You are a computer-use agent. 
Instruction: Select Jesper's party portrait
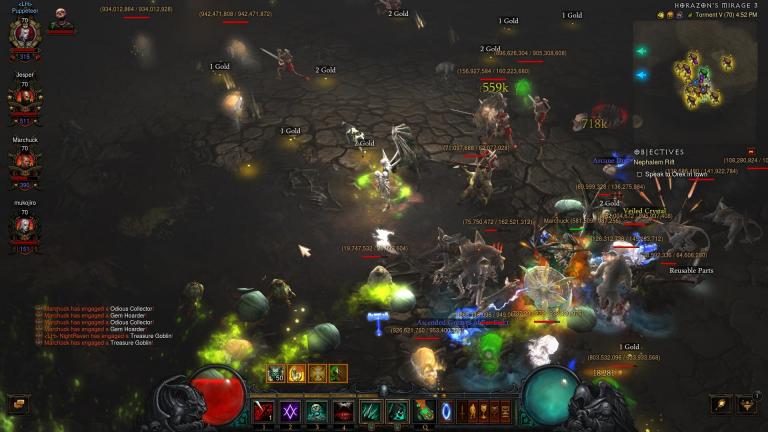click(24, 97)
